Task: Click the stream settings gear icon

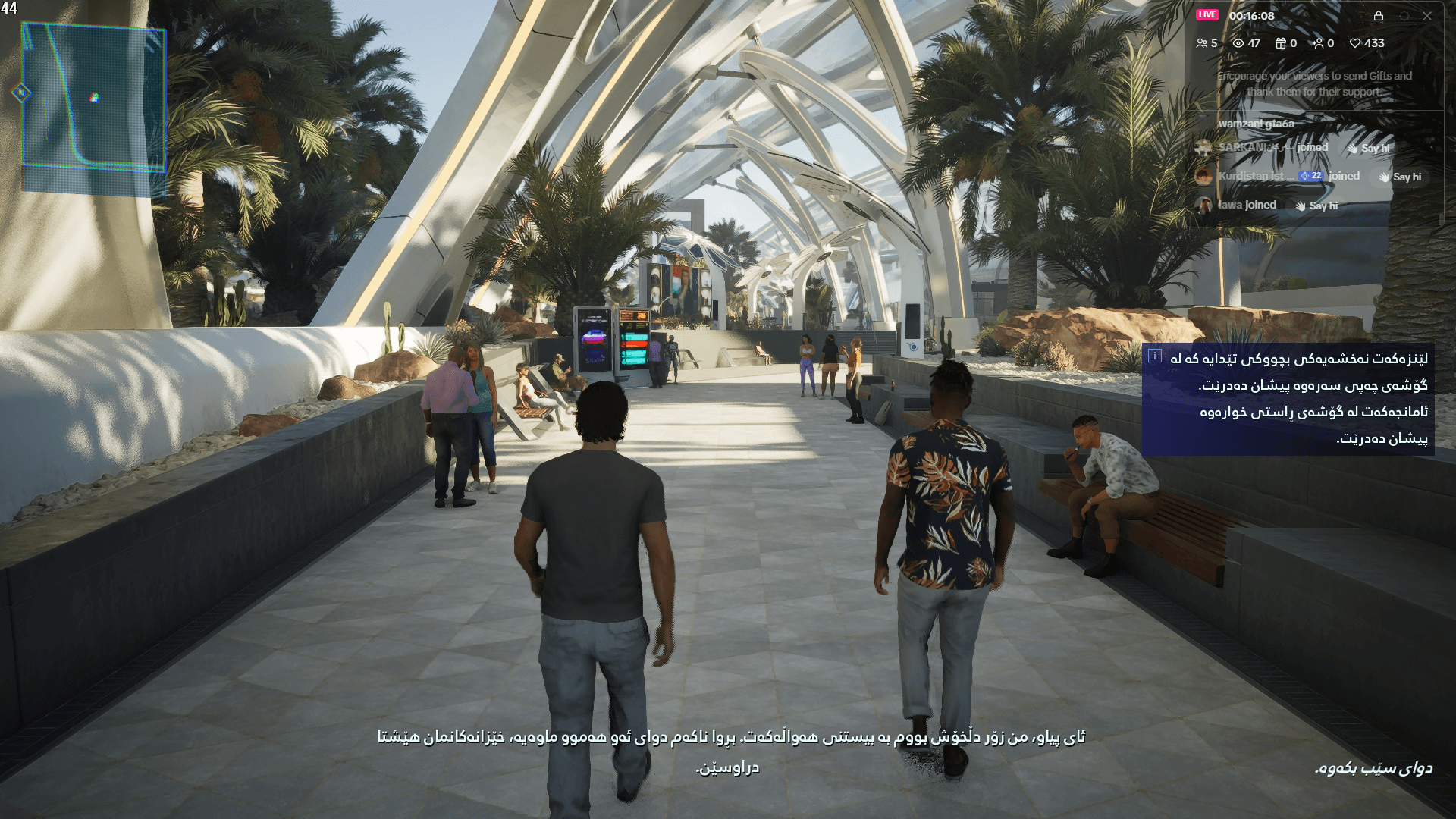Action: [1404, 16]
